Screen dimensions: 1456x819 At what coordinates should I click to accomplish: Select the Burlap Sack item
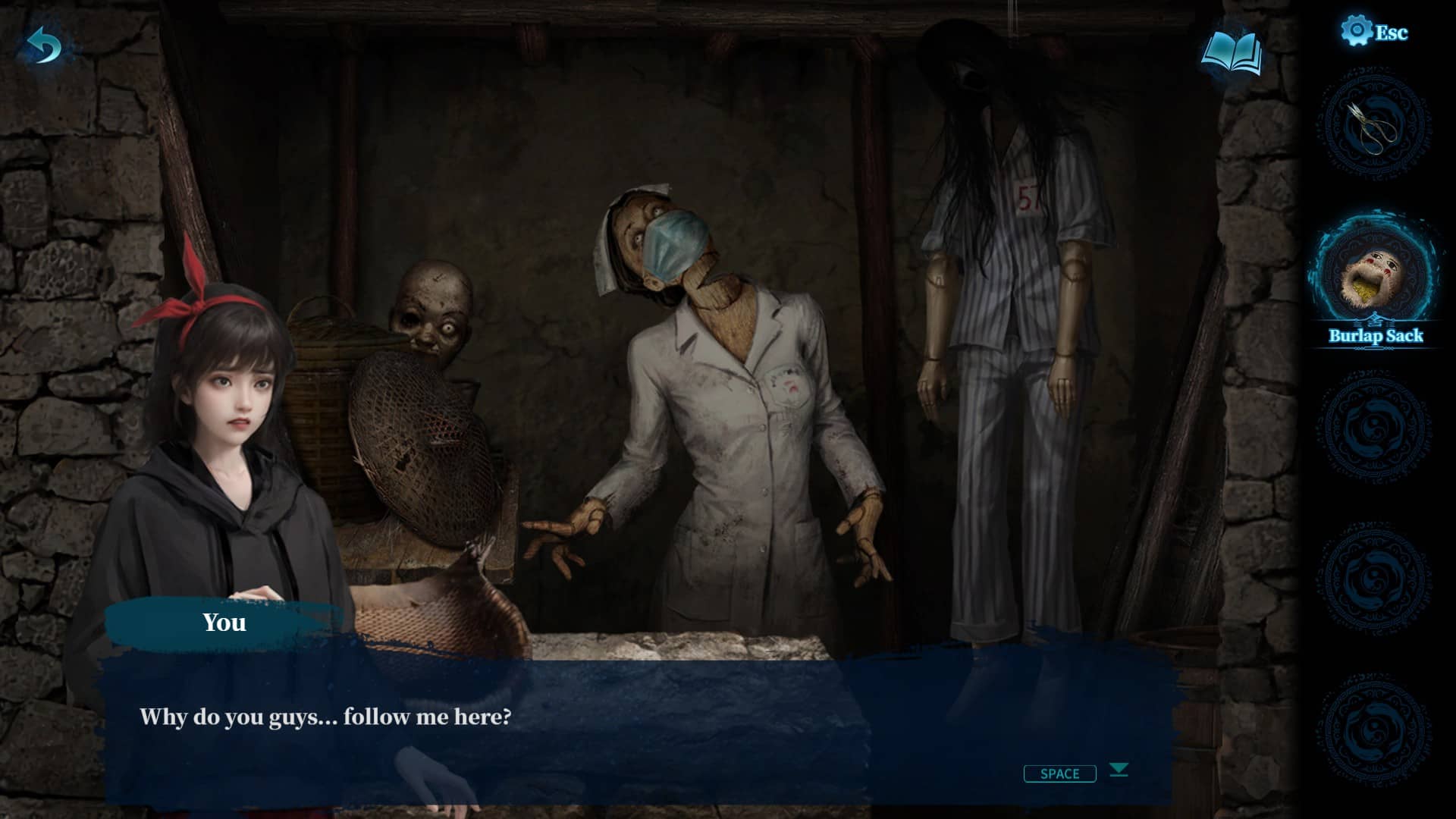pyautogui.click(x=1375, y=277)
